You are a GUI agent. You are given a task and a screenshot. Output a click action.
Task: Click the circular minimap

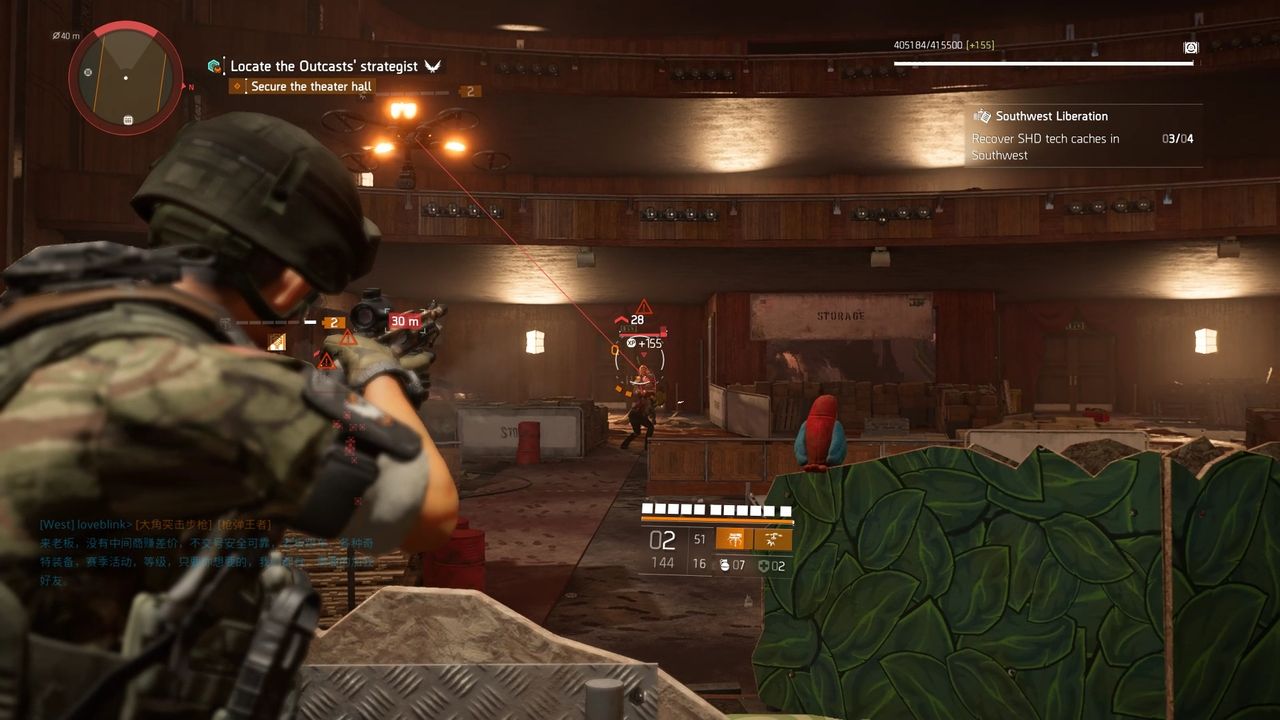click(x=126, y=78)
